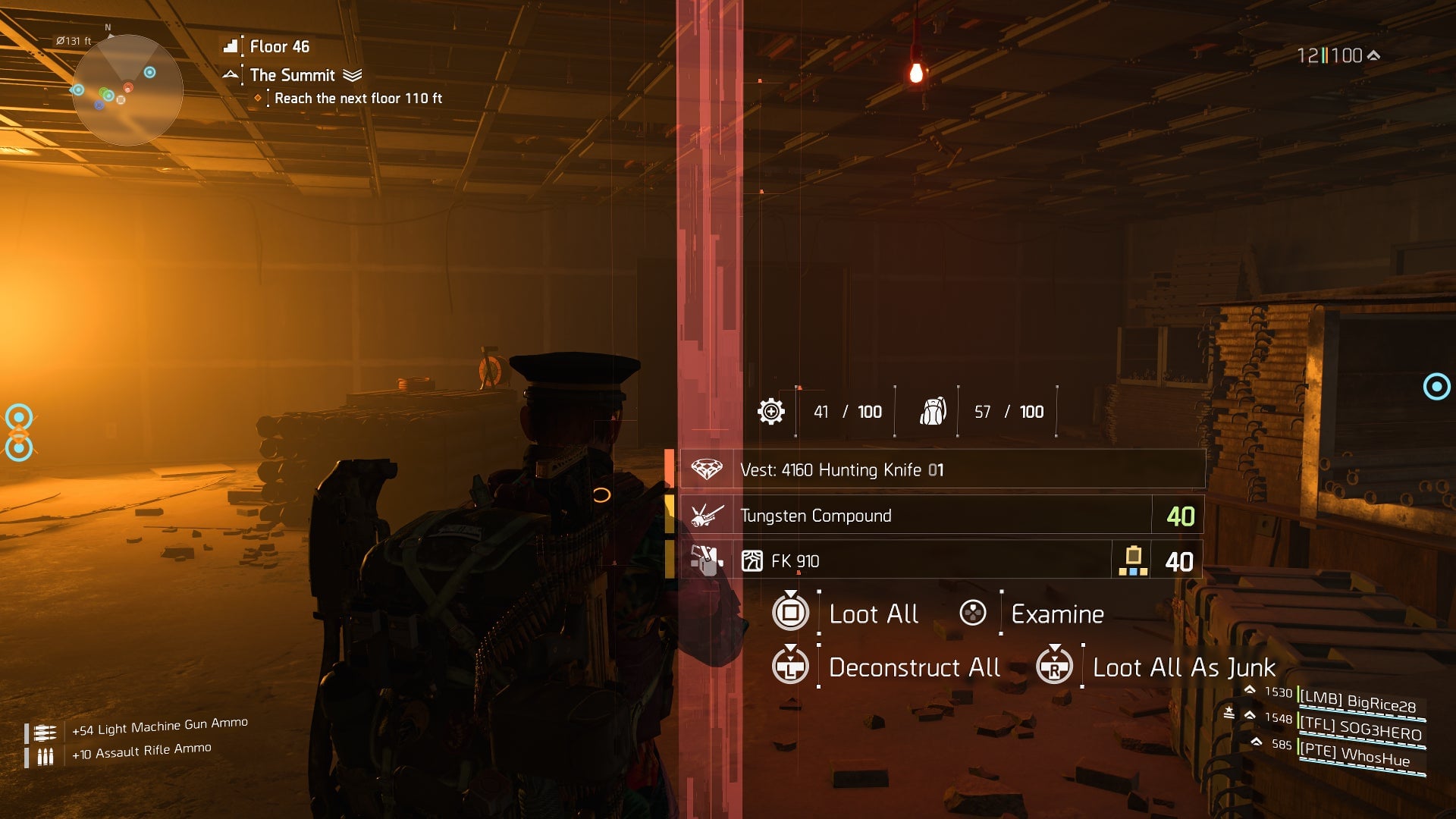
Task: Click the mountain icon next to The Summit
Action: (230, 75)
